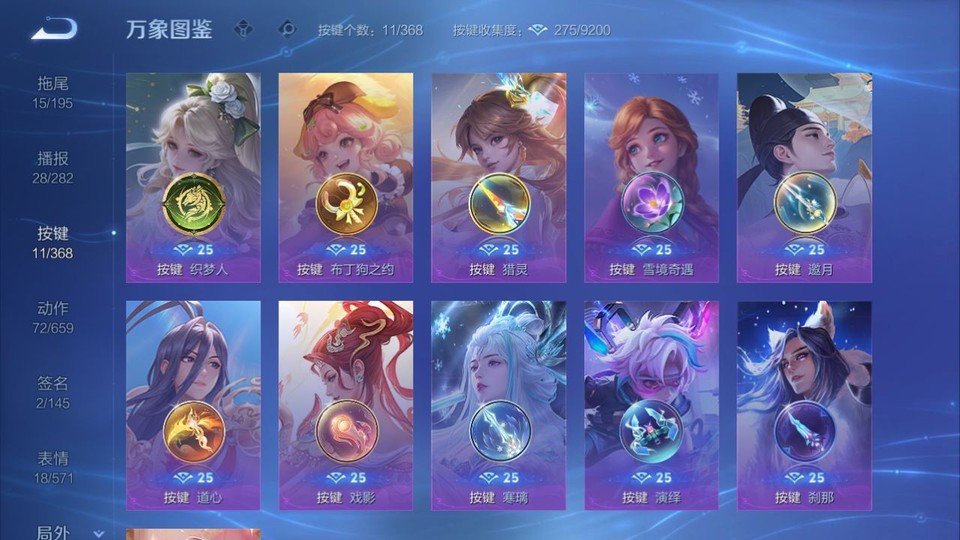Select the 雪境奇遇 button skin card
Image resolution: width=960 pixels, height=540 pixels.
(x=651, y=177)
